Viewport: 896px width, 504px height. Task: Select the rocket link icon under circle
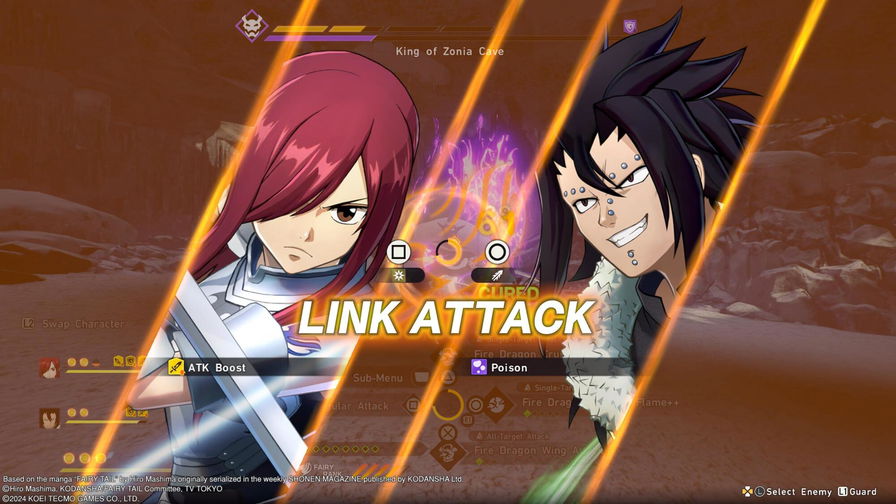tap(496, 274)
